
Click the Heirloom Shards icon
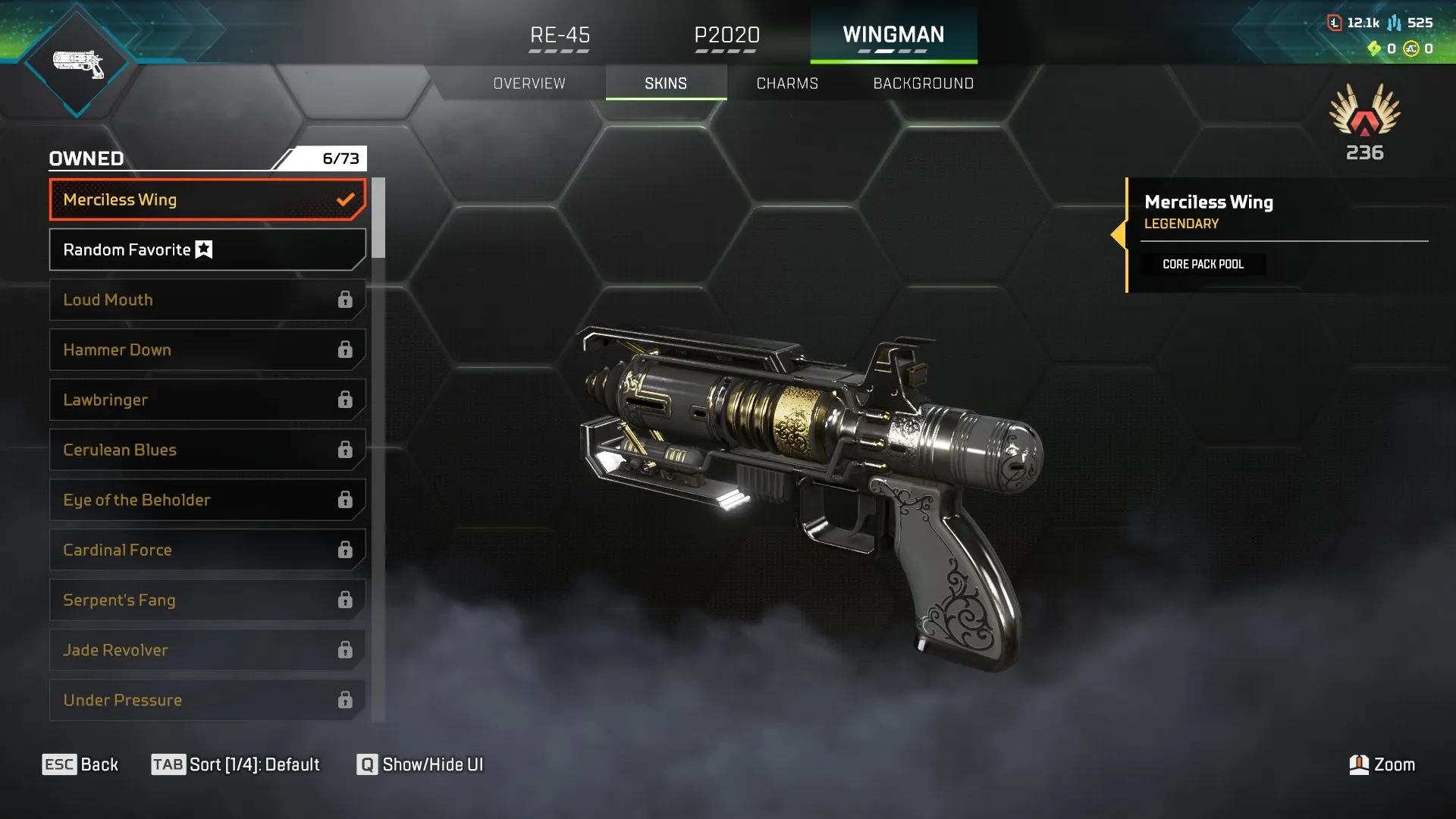coord(1374,49)
